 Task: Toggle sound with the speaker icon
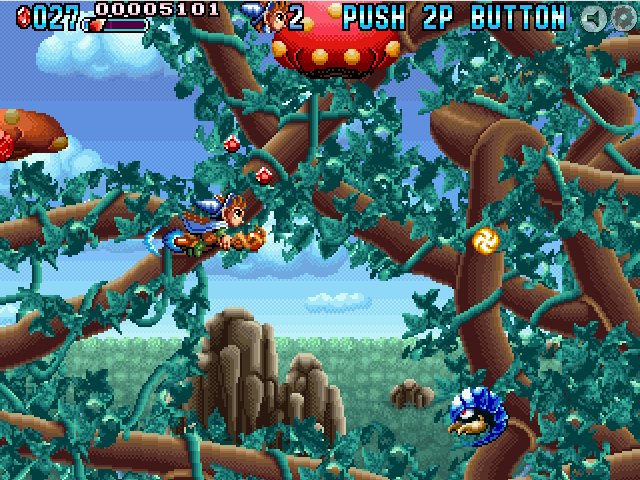tap(595, 18)
